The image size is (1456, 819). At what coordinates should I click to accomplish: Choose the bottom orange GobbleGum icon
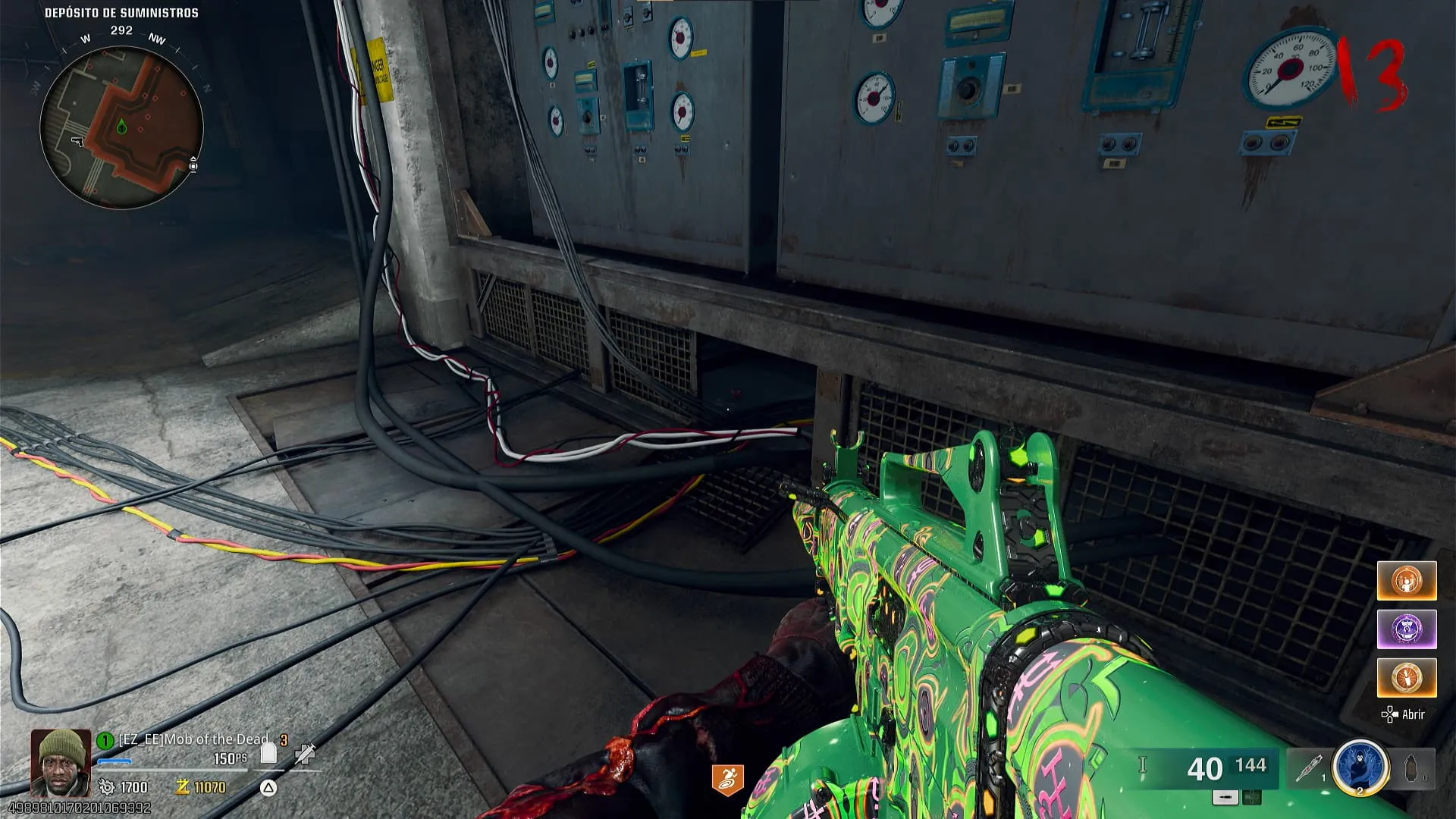(x=1406, y=677)
